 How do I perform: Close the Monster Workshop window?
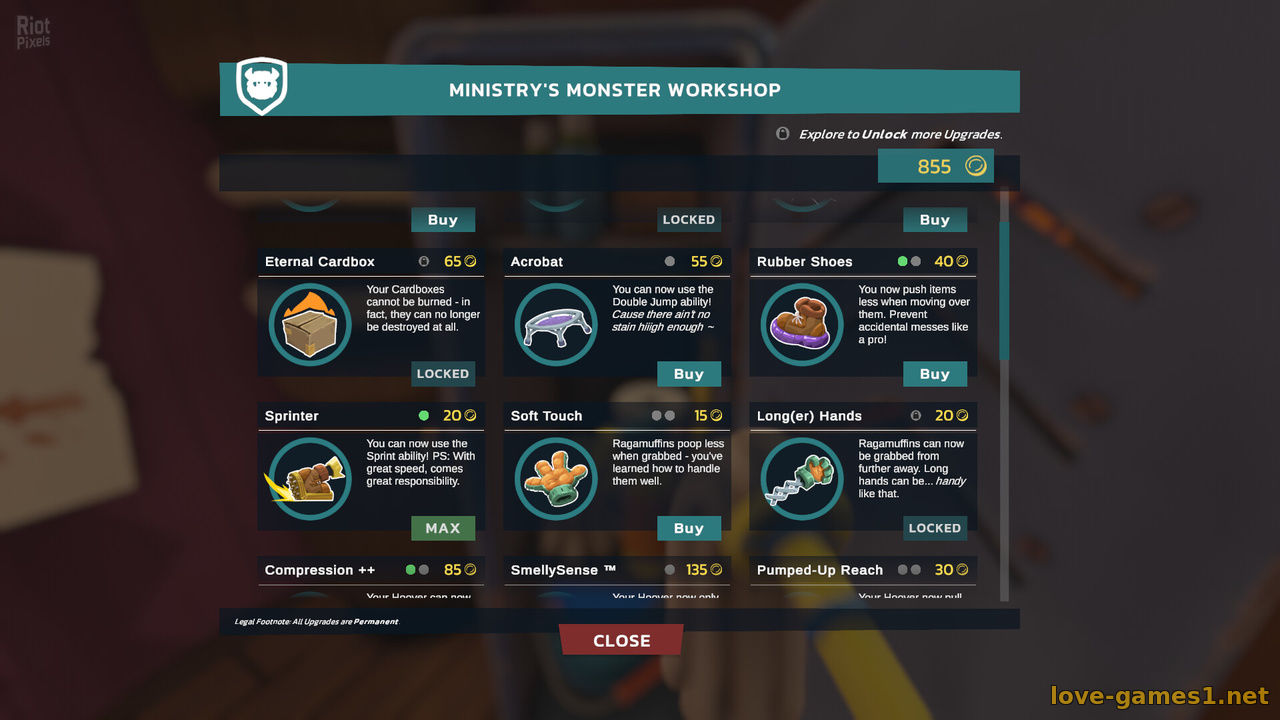621,640
